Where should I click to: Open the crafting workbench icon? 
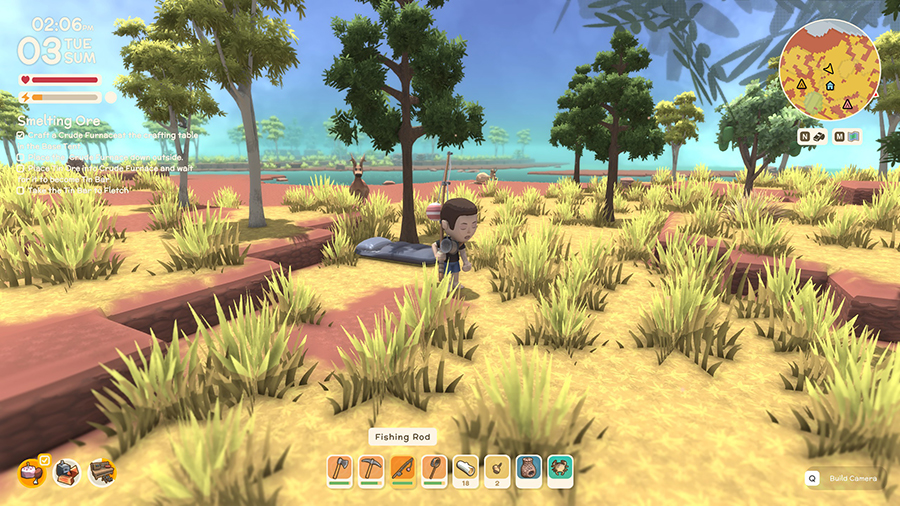(x=102, y=471)
